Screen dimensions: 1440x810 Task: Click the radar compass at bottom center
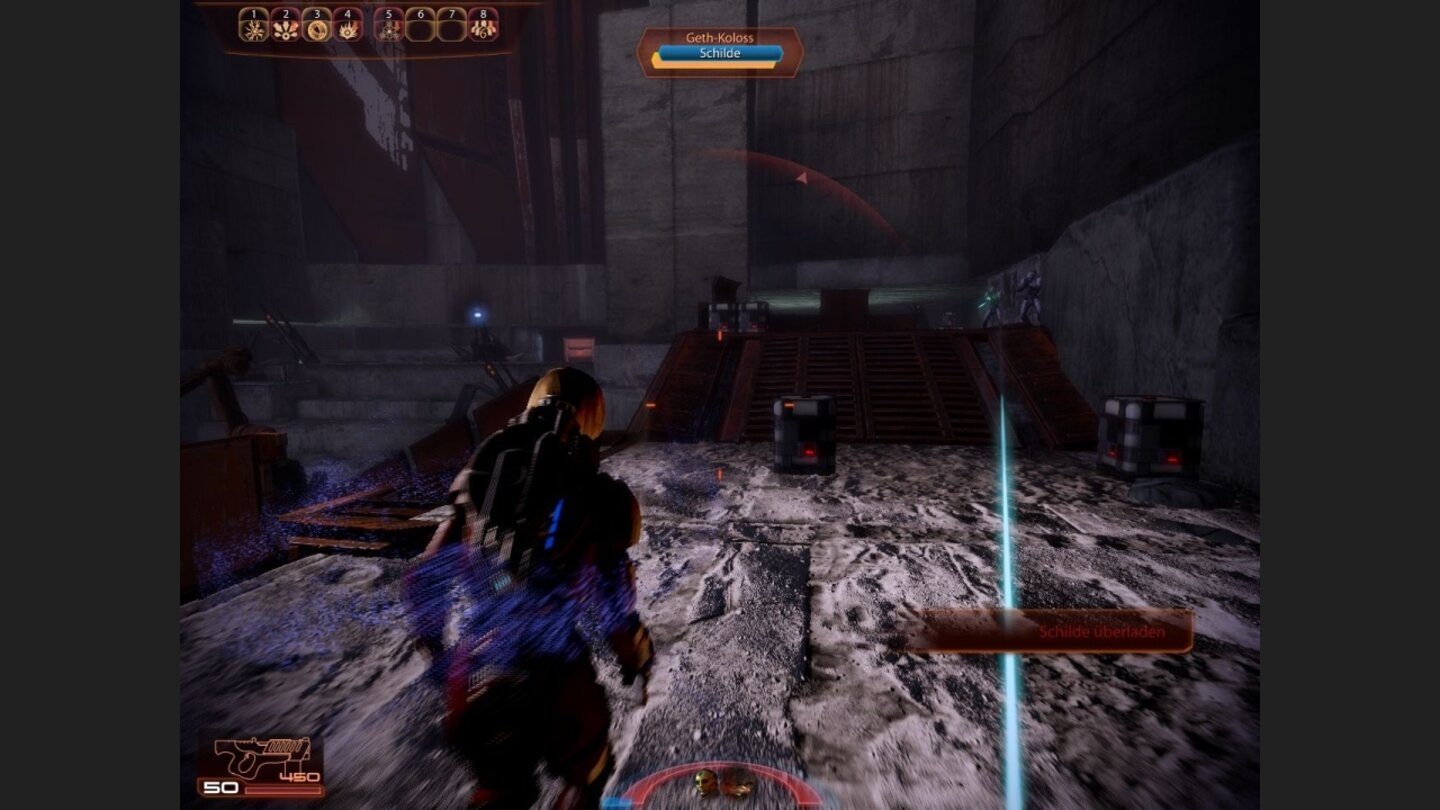click(x=718, y=790)
